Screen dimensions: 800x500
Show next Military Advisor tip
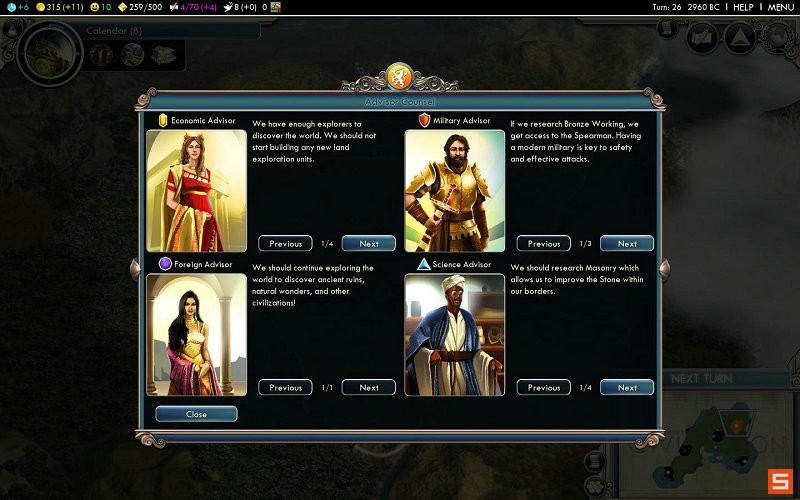click(627, 243)
